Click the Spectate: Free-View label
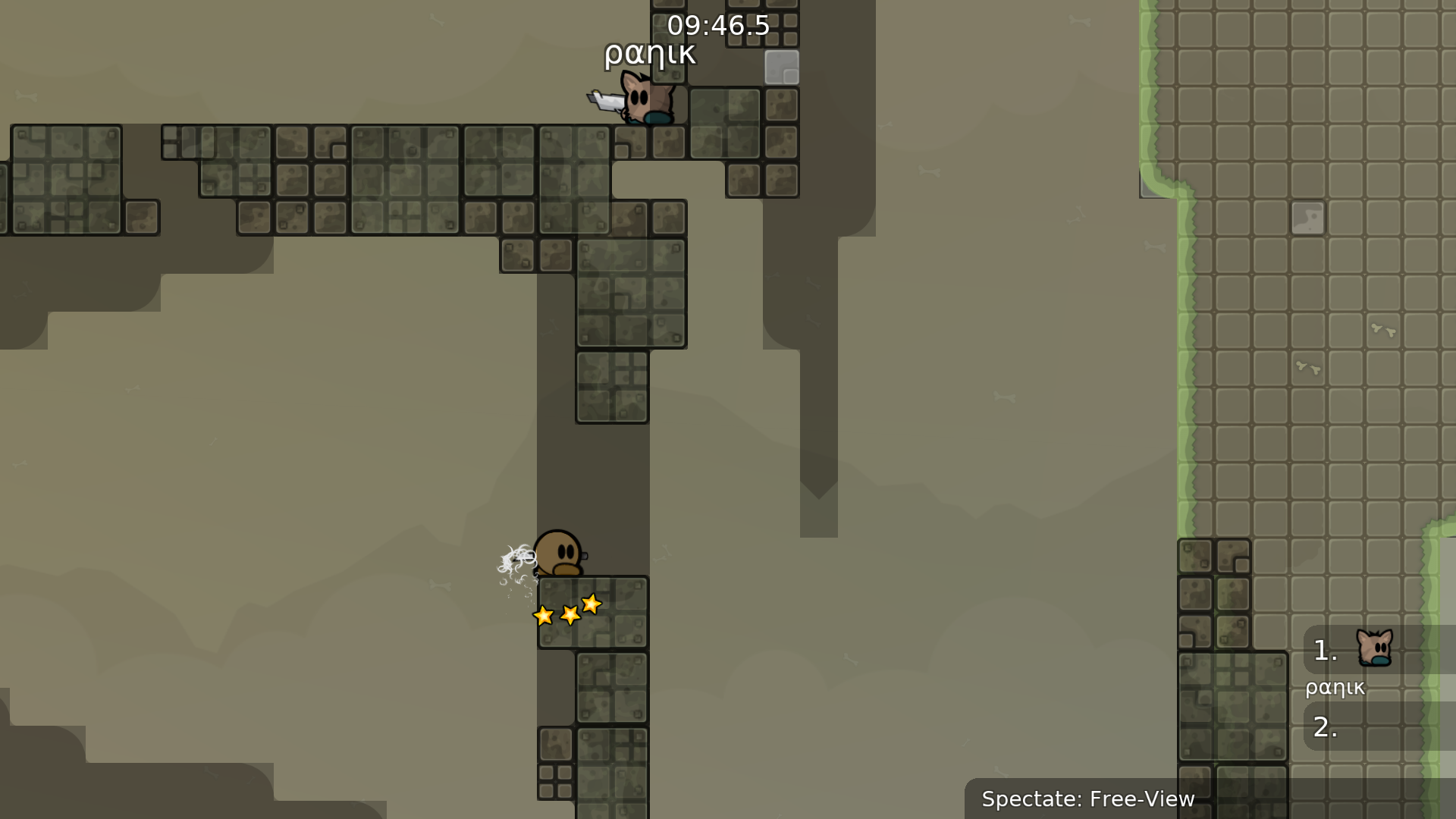Screen dimensions: 1456x819 [x=1087, y=799]
